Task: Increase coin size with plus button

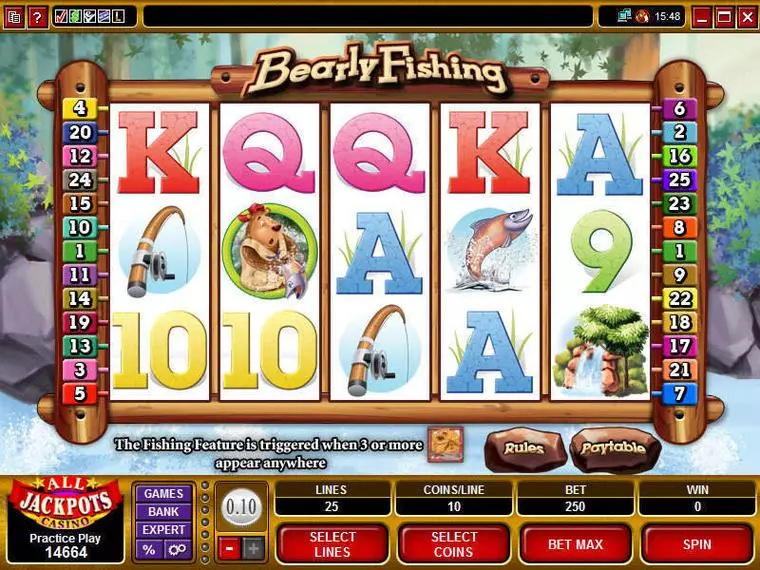Action: click(253, 548)
